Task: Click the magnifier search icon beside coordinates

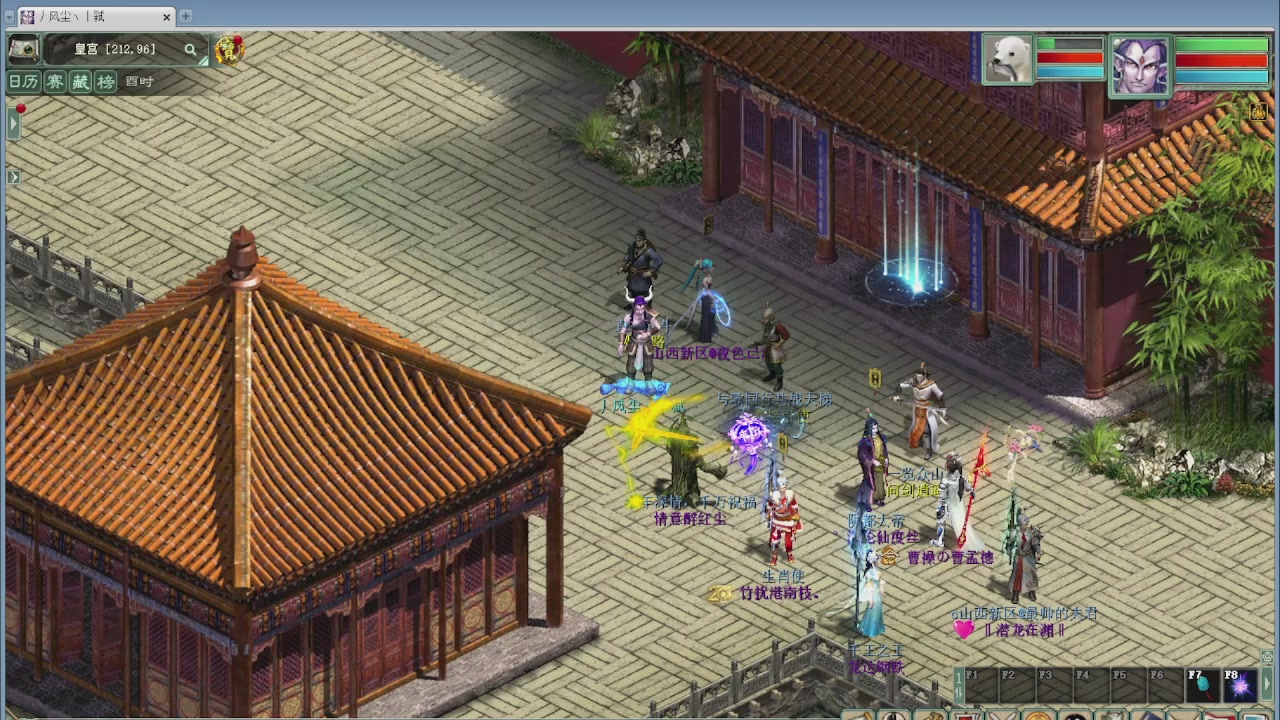Action: (x=190, y=50)
